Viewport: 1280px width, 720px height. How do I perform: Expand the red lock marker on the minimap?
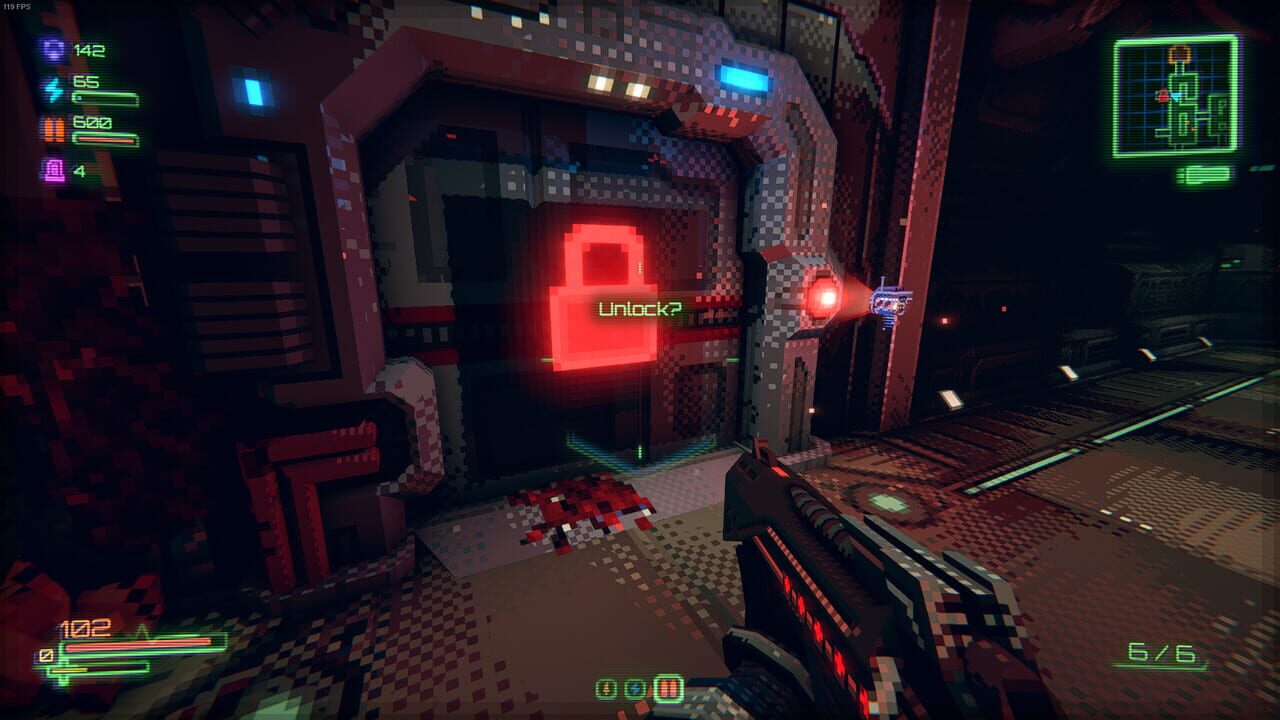click(x=1163, y=96)
